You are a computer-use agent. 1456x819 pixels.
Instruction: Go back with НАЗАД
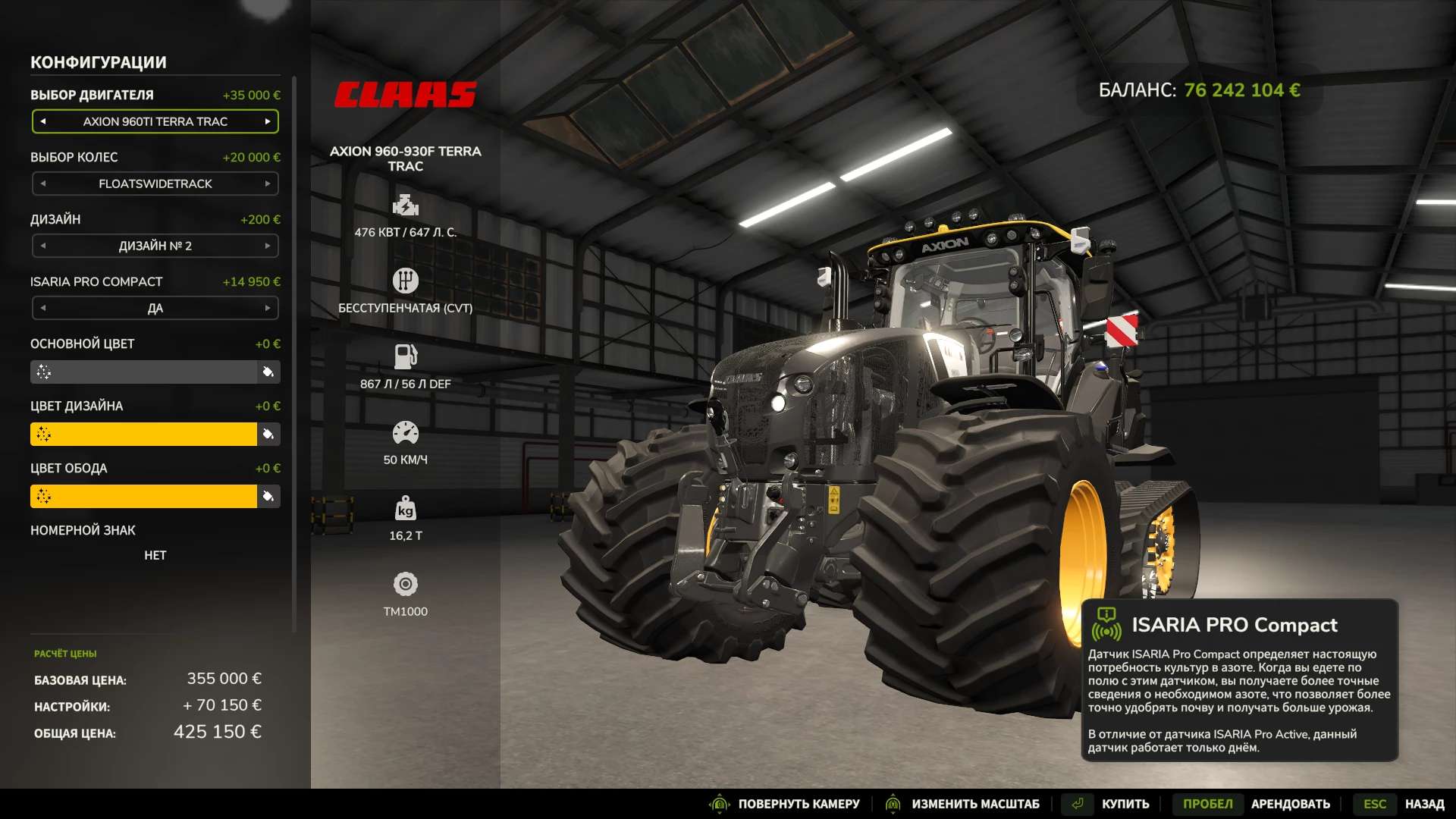click(x=1423, y=804)
